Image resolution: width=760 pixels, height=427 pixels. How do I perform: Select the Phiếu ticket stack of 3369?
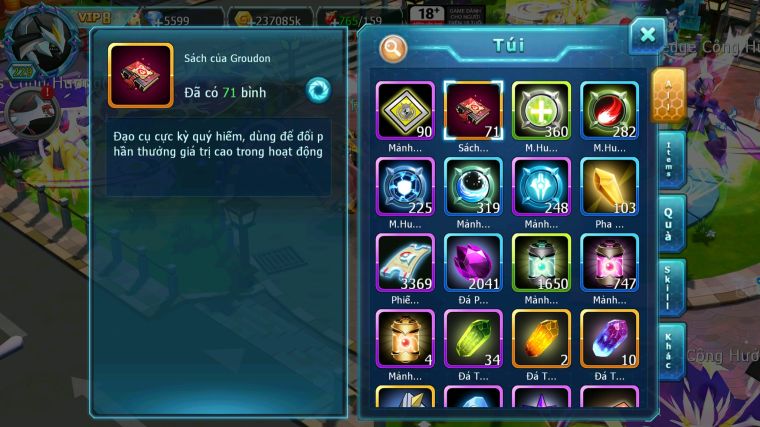405,262
